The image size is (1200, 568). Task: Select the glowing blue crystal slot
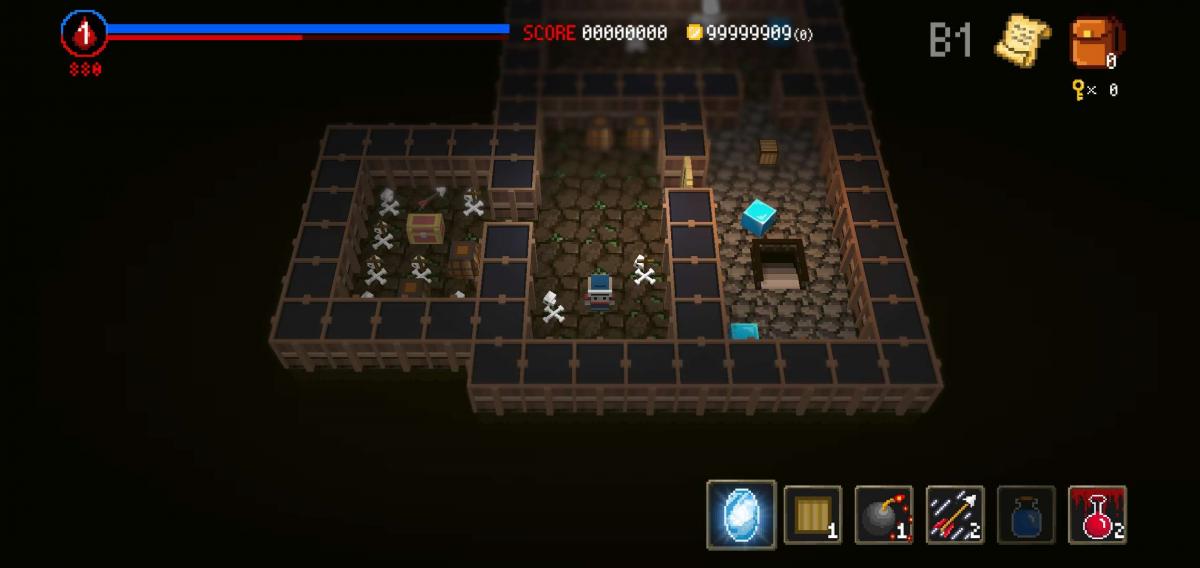coord(741,515)
